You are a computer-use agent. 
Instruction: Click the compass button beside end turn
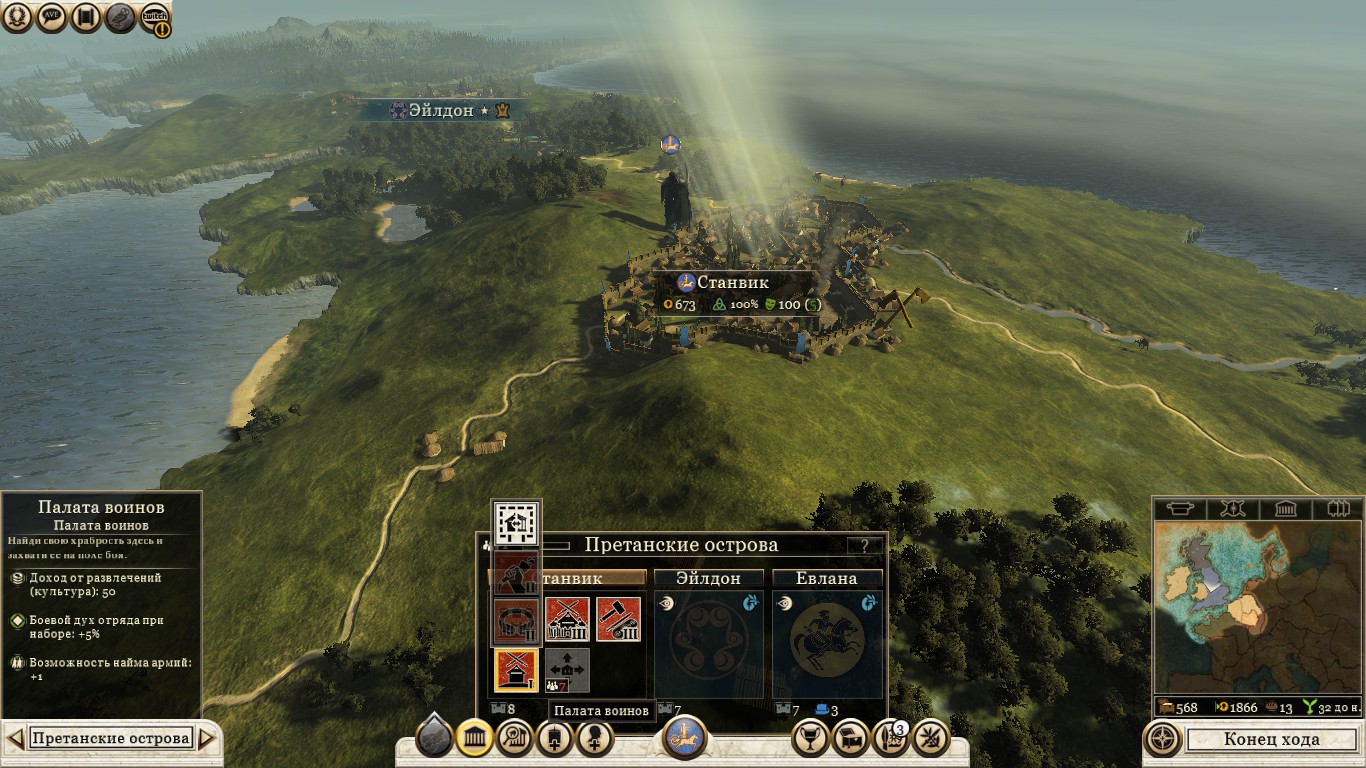point(1163,740)
